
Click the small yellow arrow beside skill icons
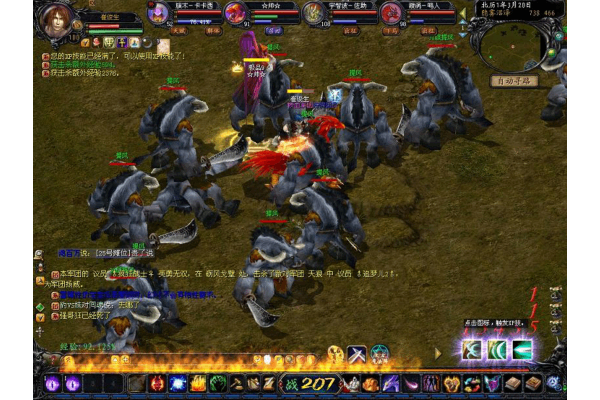pyautogui.click(x=436, y=353)
